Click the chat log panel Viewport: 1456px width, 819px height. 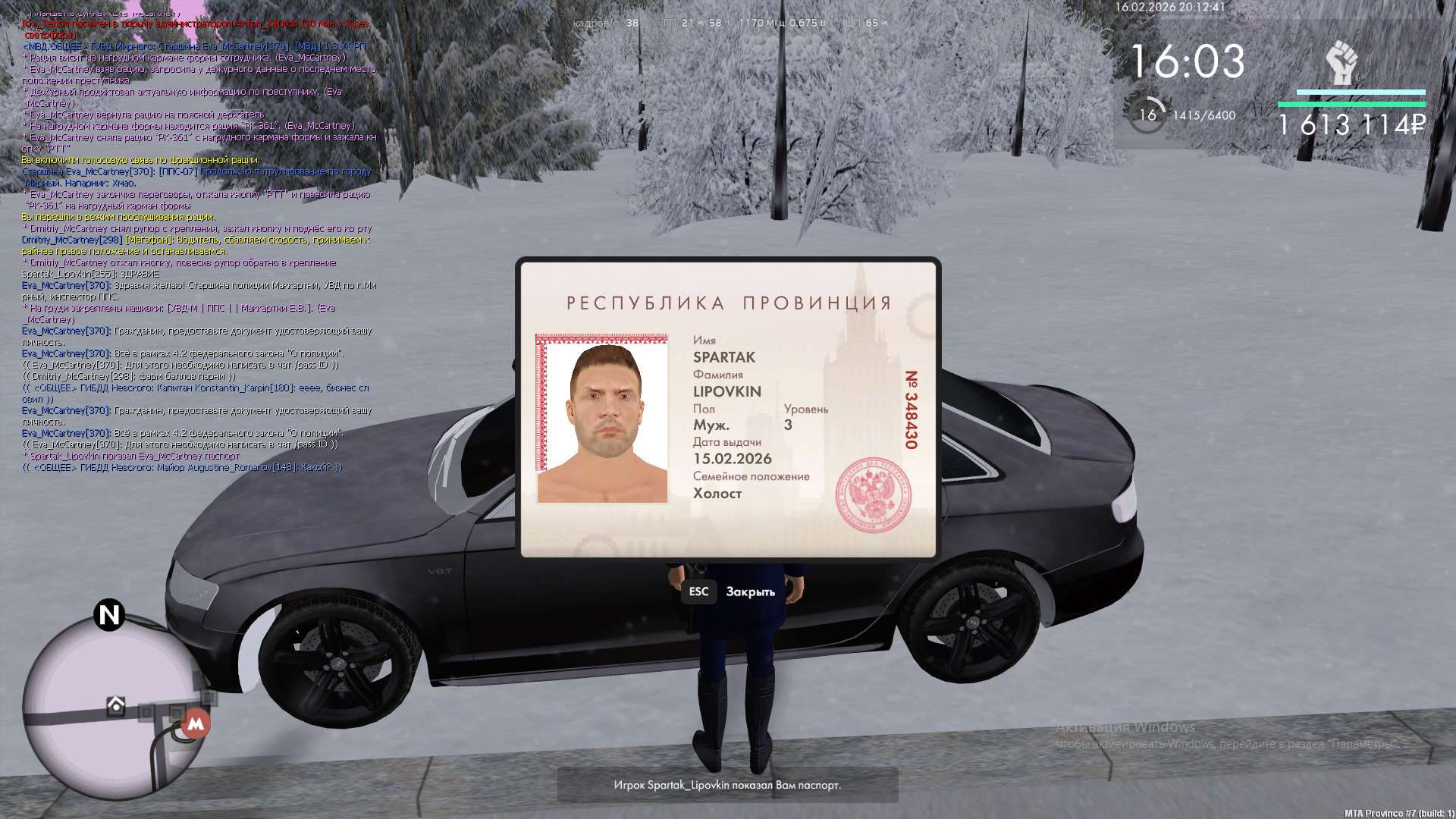click(197, 243)
